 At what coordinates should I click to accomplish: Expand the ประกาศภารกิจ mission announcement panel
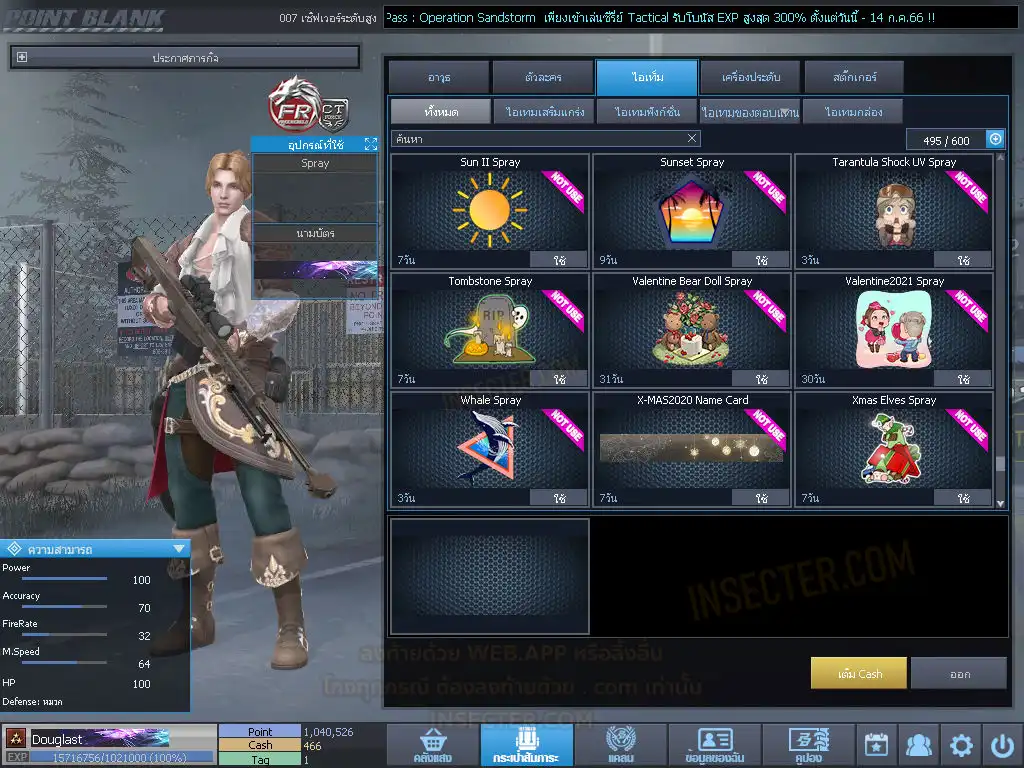click(22, 58)
